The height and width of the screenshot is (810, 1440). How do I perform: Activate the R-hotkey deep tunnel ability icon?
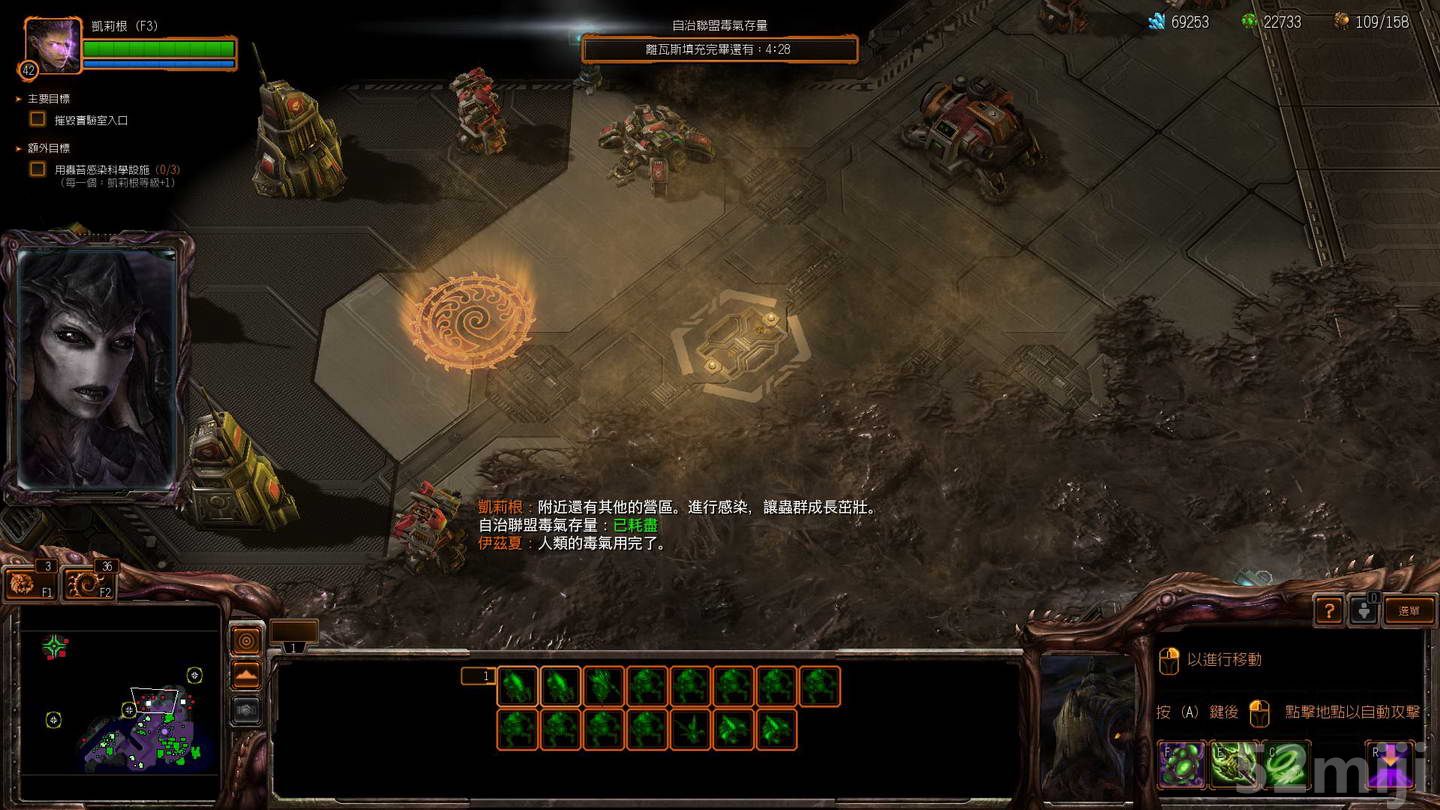point(1388,763)
